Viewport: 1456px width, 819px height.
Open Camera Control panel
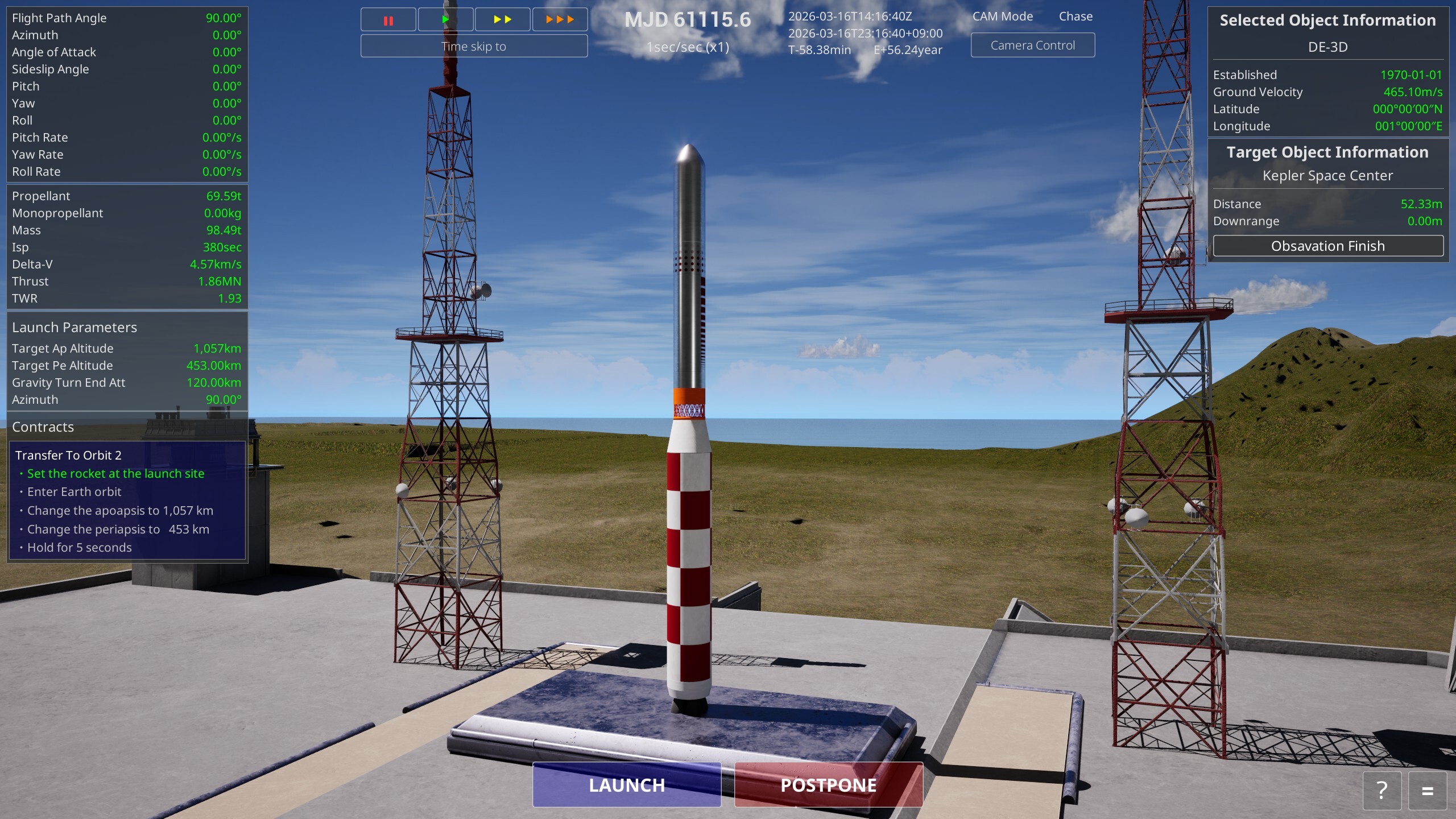pos(1032,45)
